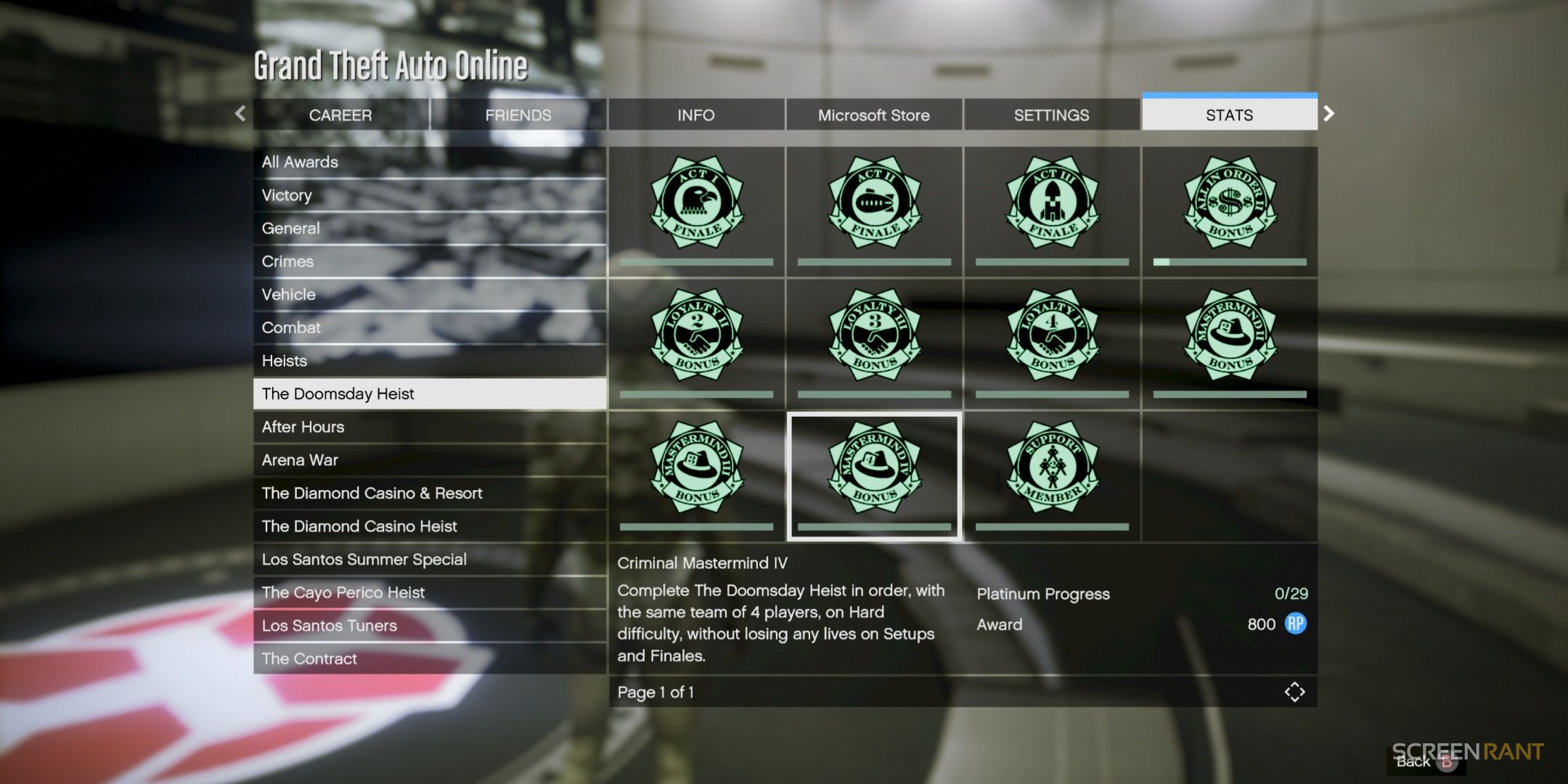Image resolution: width=1568 pixels, height=784 pixels.
Task: Open the Arena War awards
Action: click(429, 460)
